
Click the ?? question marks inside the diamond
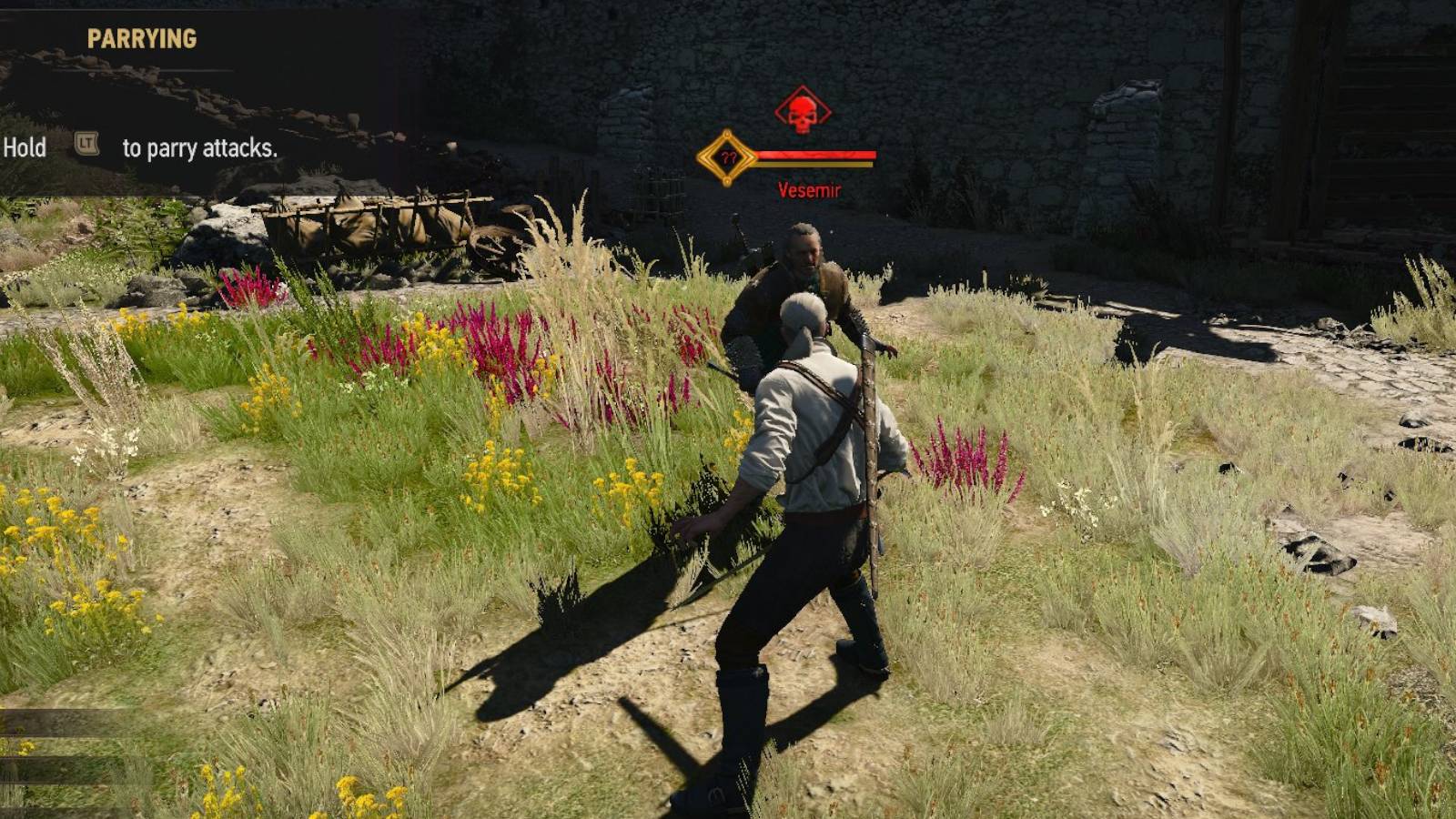(730, 157)
